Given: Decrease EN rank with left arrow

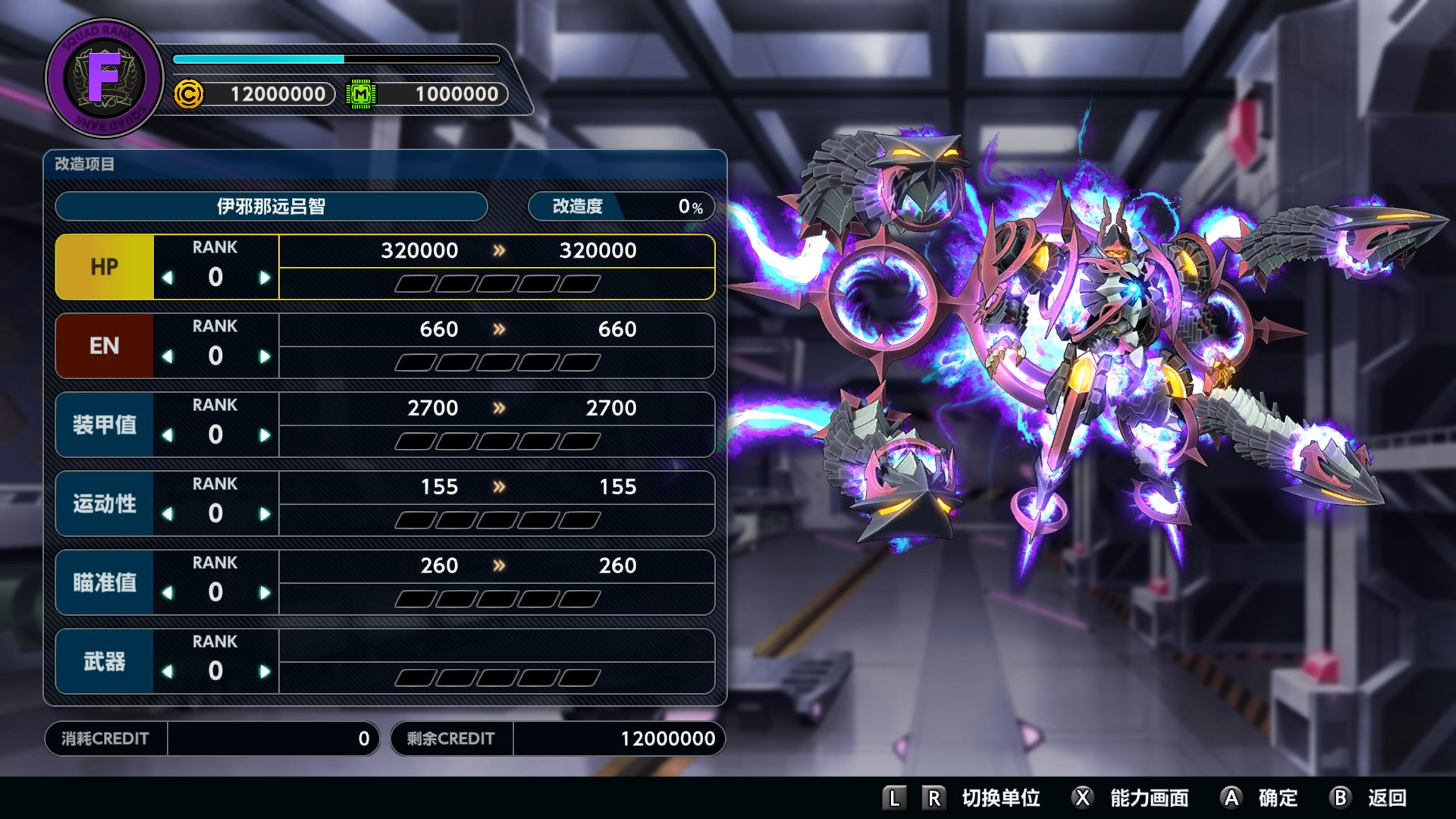Looking at the screenshot, I should [168, 356].
